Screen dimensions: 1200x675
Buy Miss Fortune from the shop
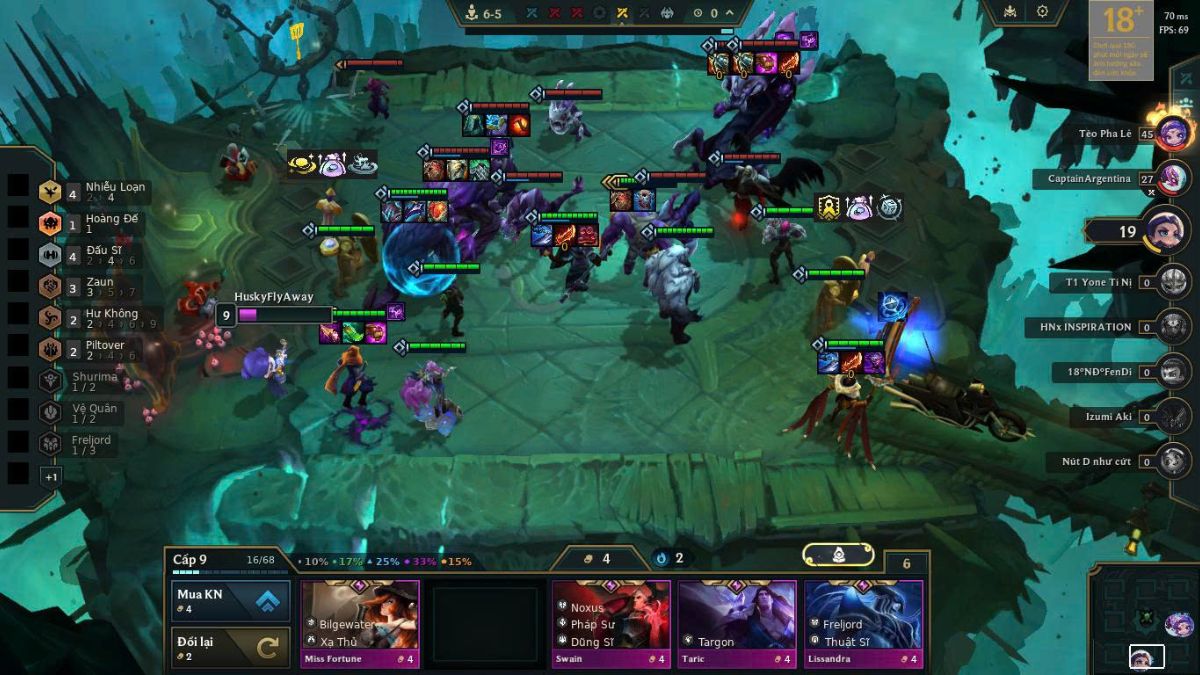(x=360, y=624)
